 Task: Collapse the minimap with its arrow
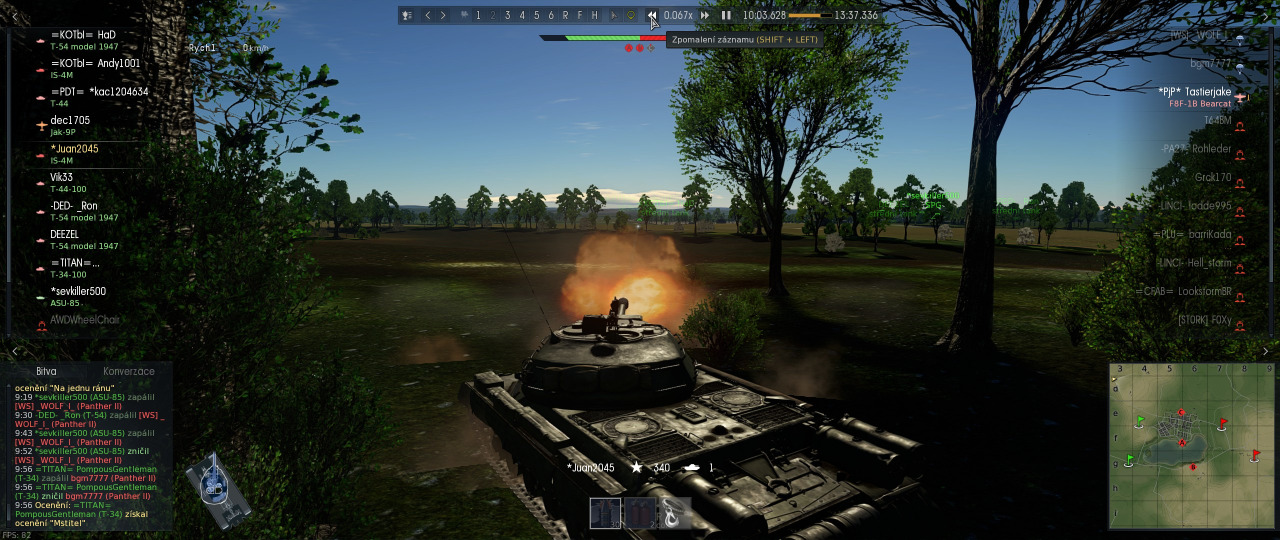(1266, 352)
